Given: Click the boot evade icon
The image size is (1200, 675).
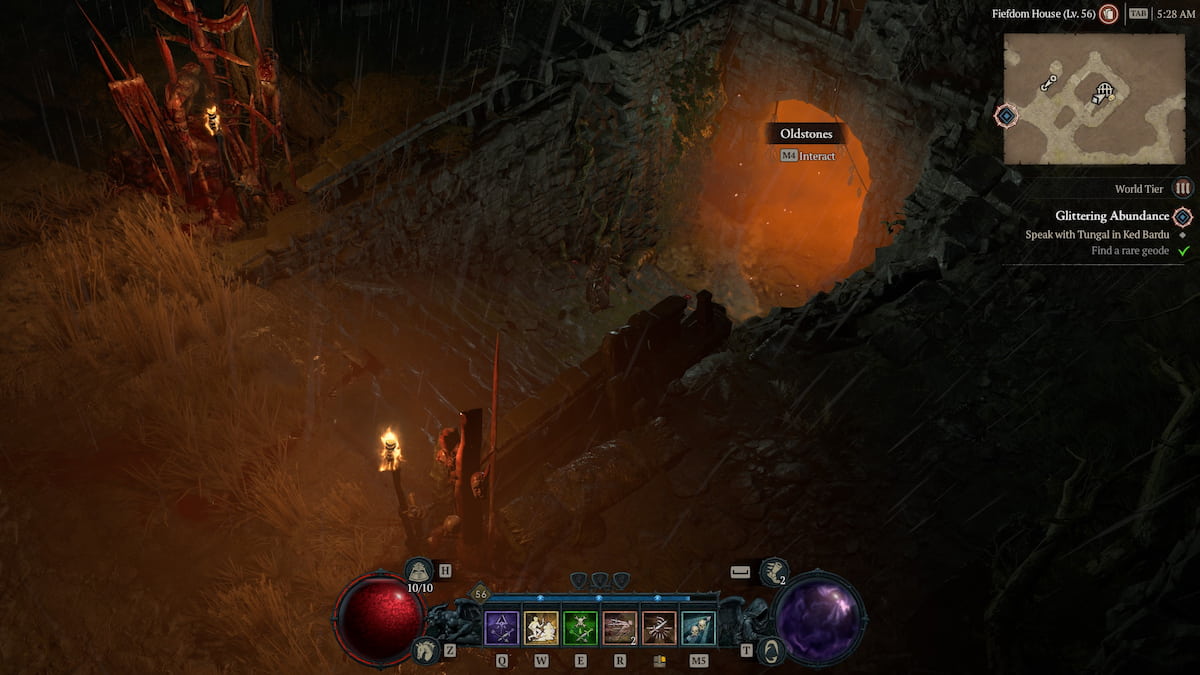Looking at the screenshot, I should point(774,572).
